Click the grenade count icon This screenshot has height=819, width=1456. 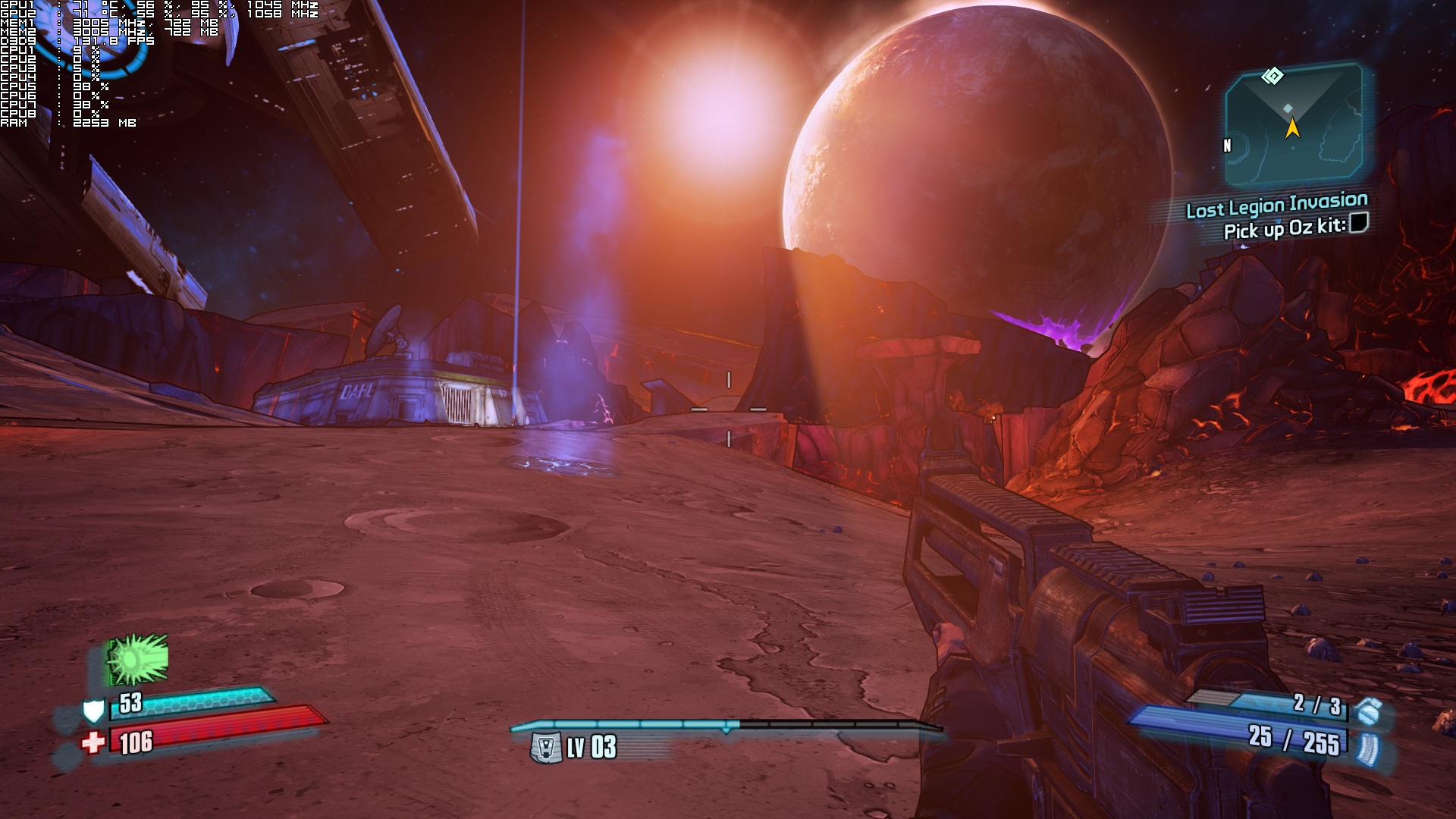coord(1368,711)
